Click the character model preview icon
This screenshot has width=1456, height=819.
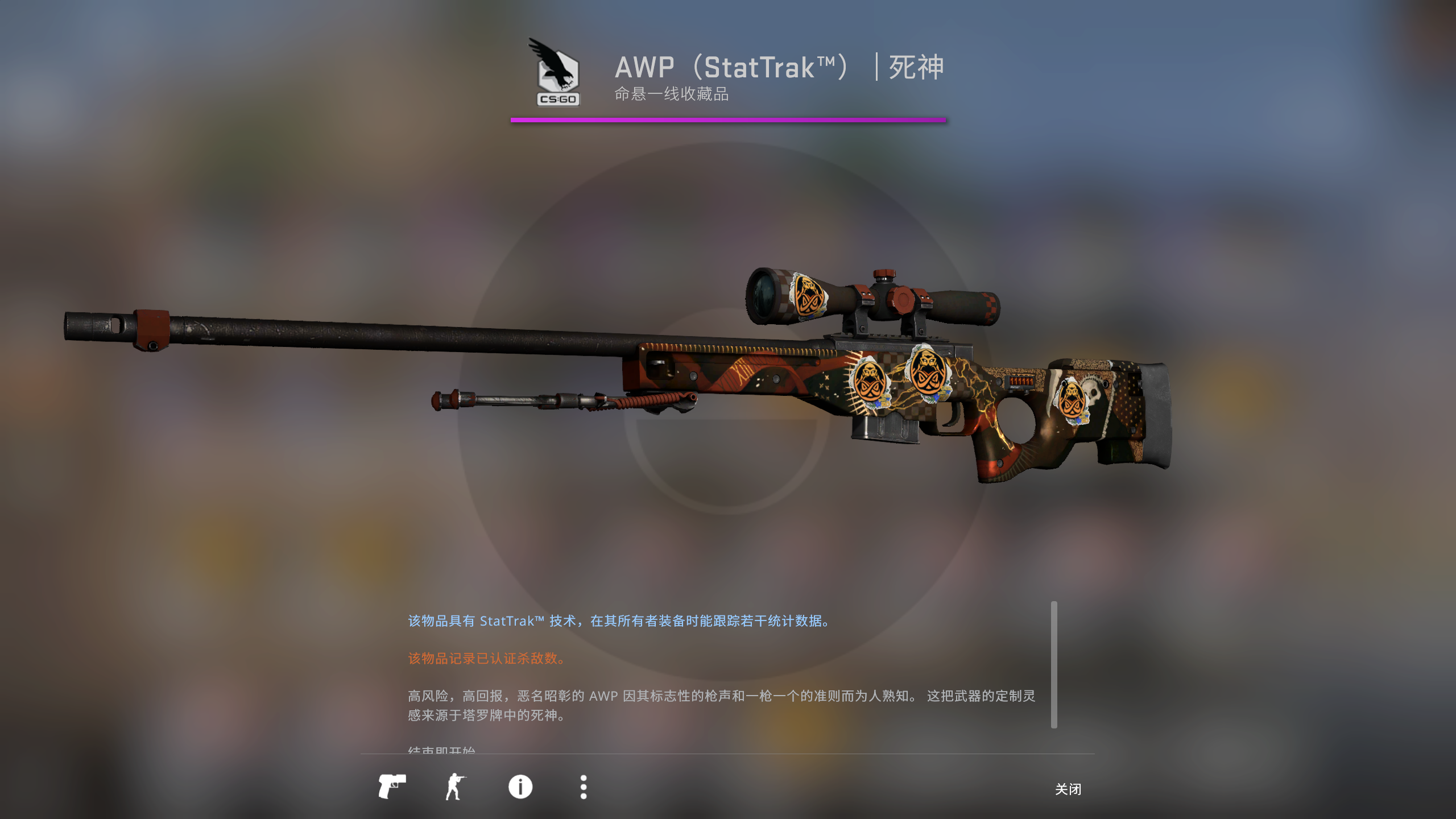(456, 787)
